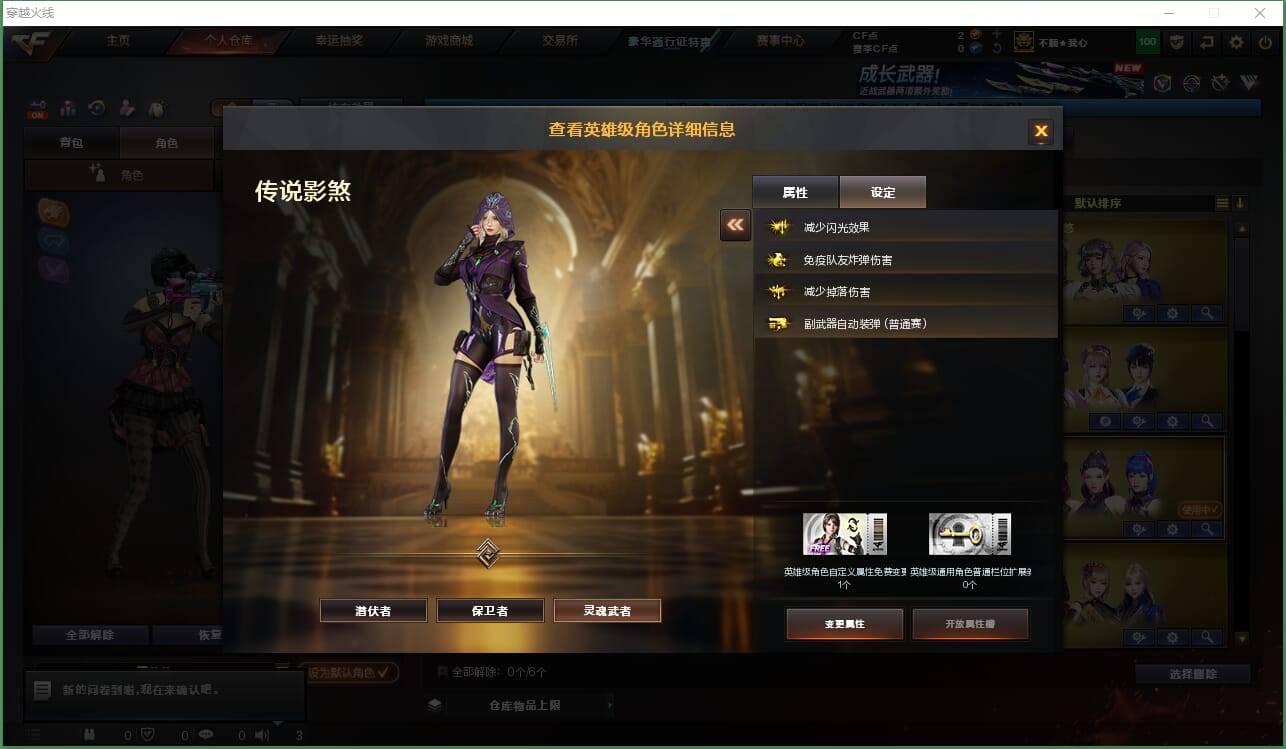Select the 灵魂武者 faction button
The image size is (1286, 749).
pyautogui.click(x=607, y=610)
